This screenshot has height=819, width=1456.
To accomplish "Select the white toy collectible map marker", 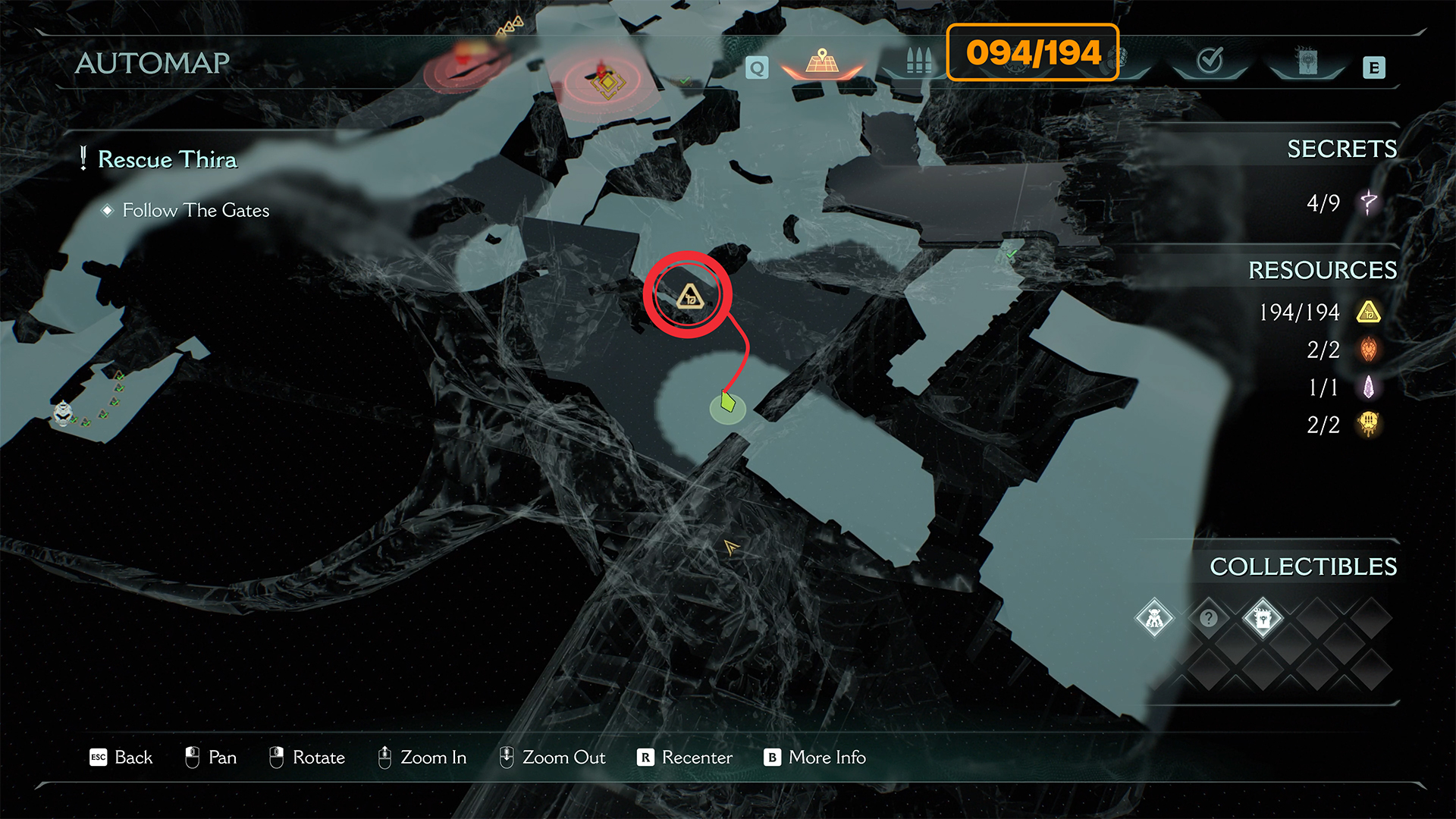I will pyautogui.click(x=63, y=413).
